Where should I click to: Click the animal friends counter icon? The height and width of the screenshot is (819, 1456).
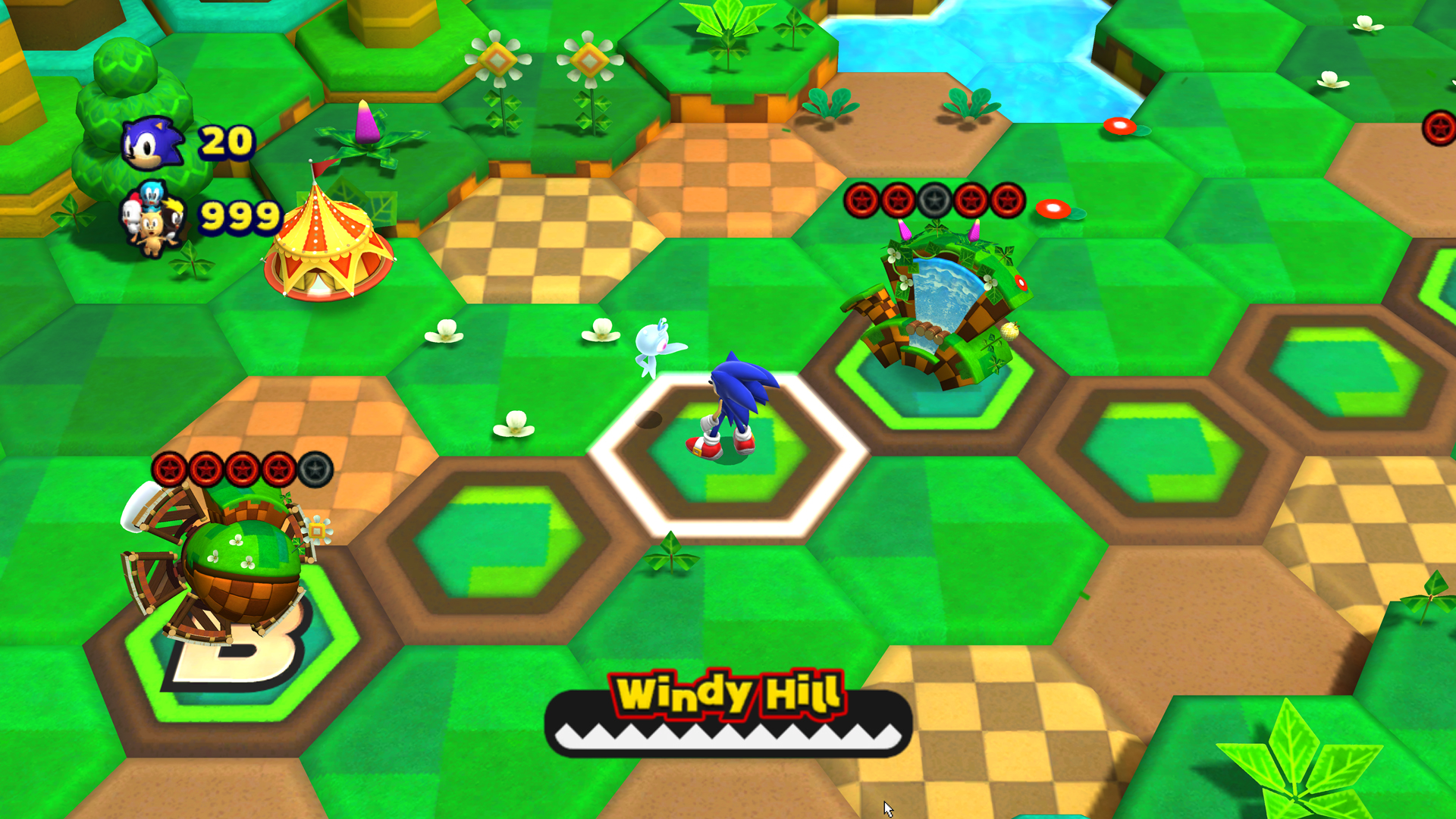point(155,220)
